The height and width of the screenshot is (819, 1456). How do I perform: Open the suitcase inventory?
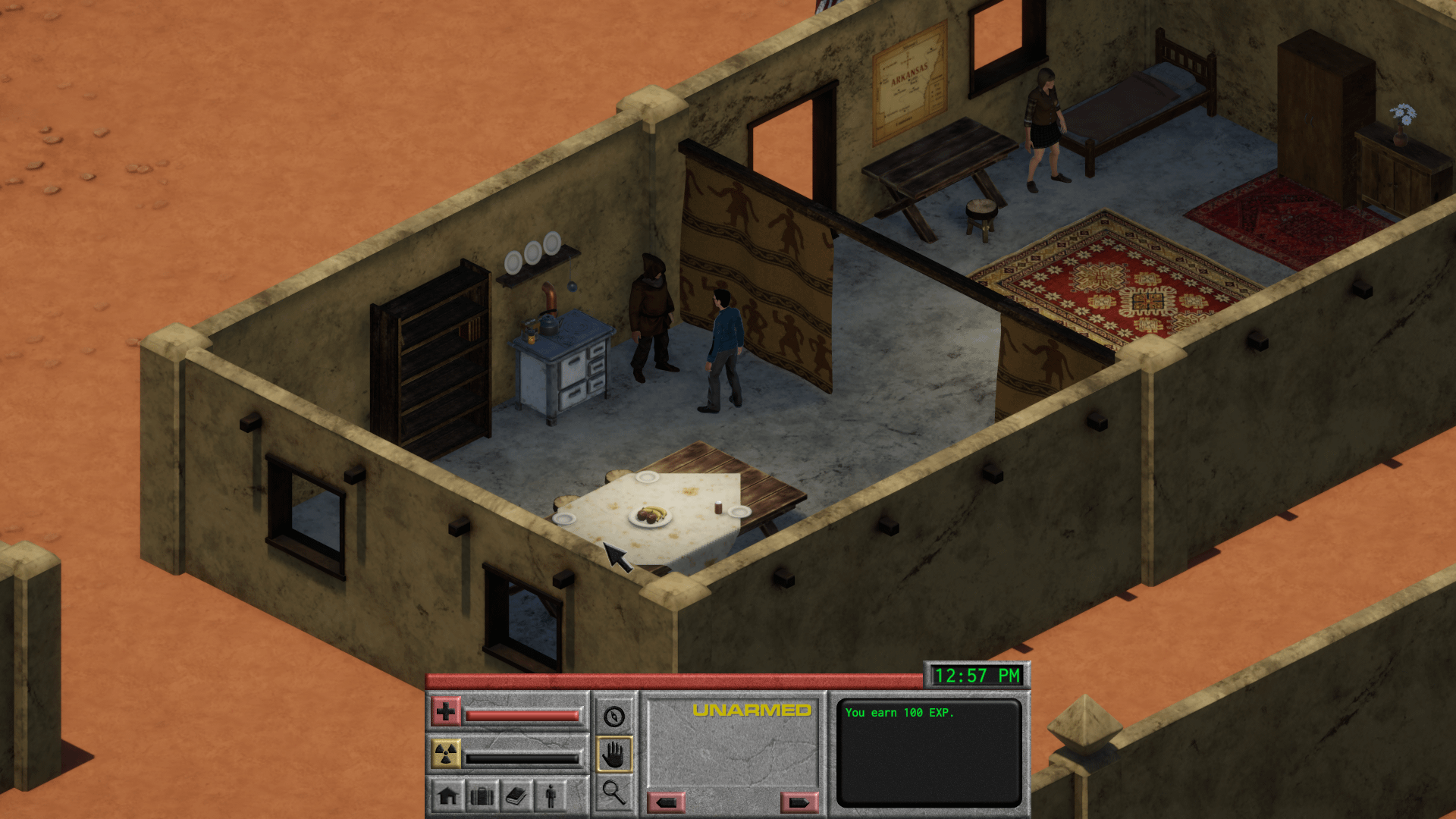(482, 795)
